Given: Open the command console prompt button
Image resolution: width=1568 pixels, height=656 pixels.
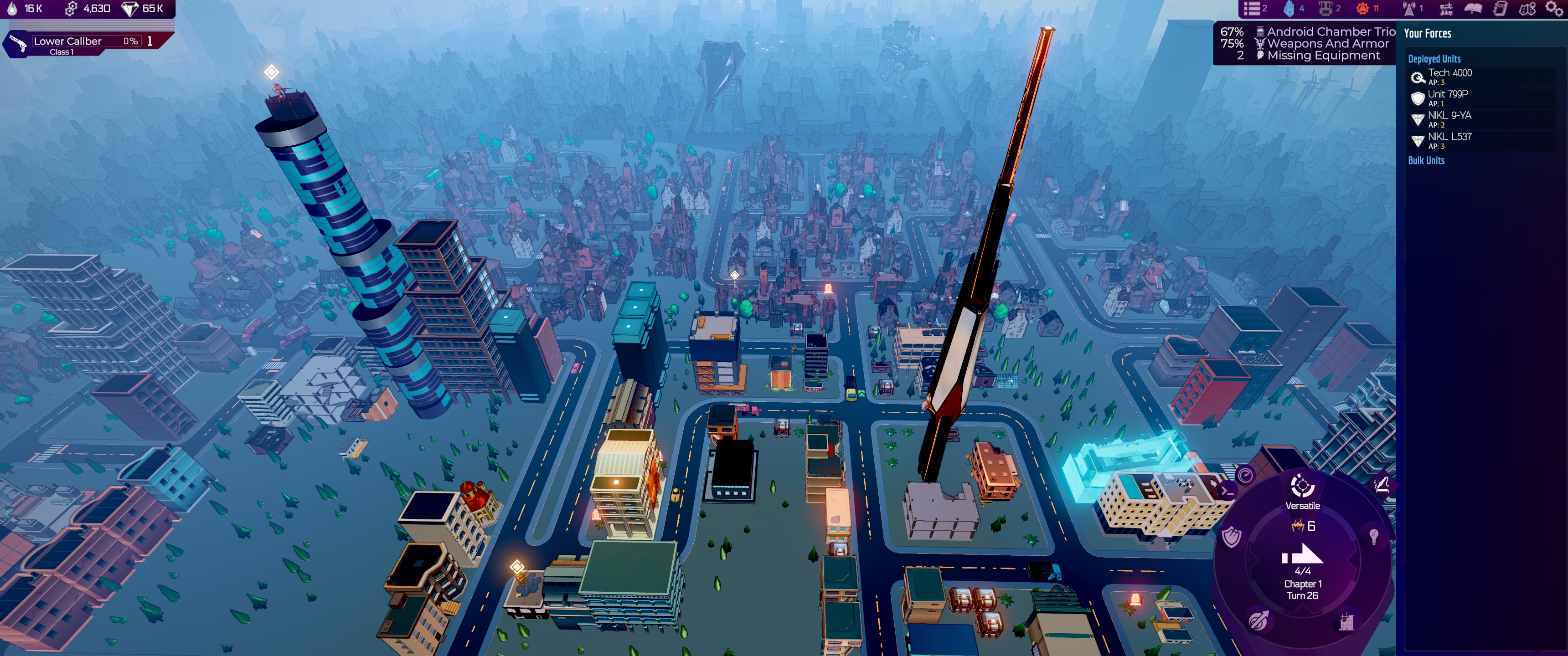Looking at the screenshot, I should point(1227,491).
